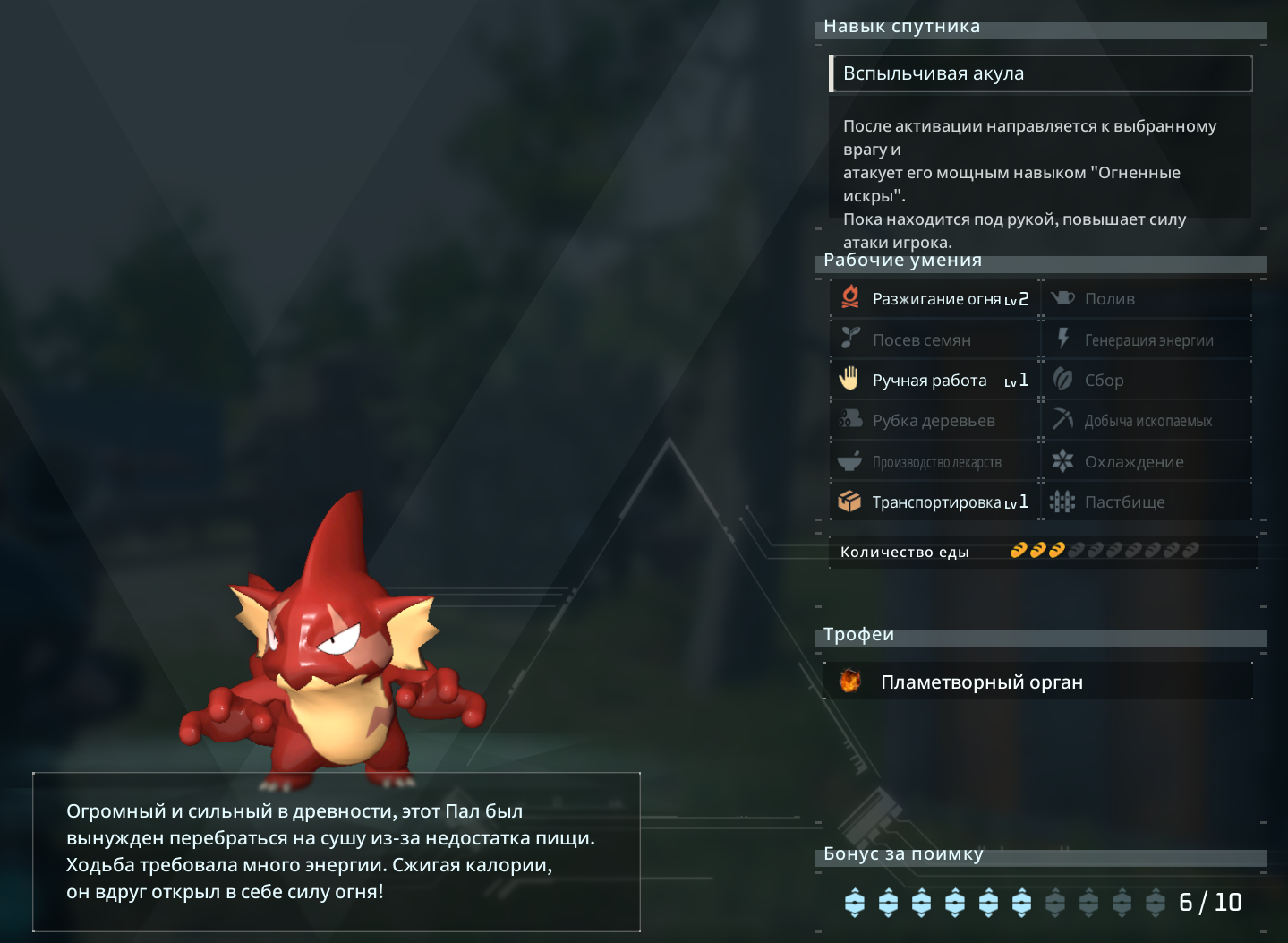Choose the Охлаждение work skill entry
This screenshot has width=1288, height=943.
pos(1147,462)
